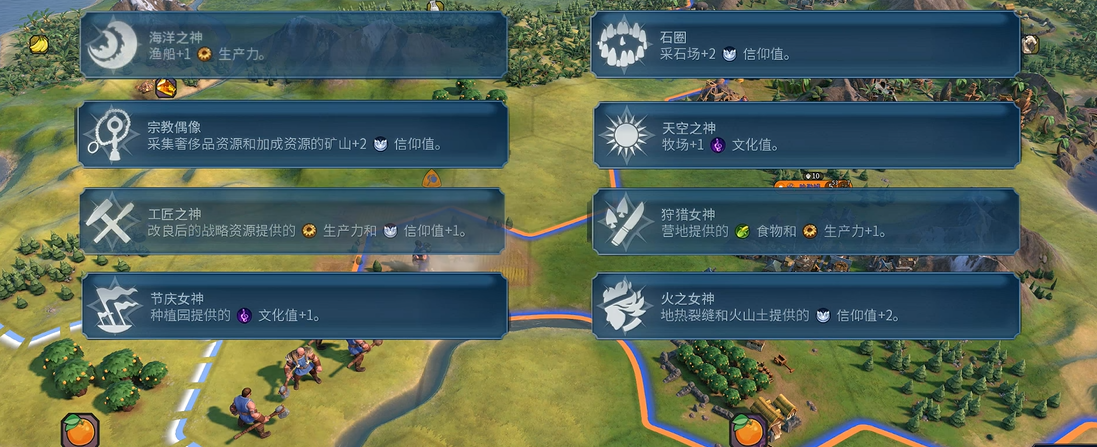The image size is (1097, 447).
Task: Pick the 节庆女神 belief
Action: coord(293,306)
